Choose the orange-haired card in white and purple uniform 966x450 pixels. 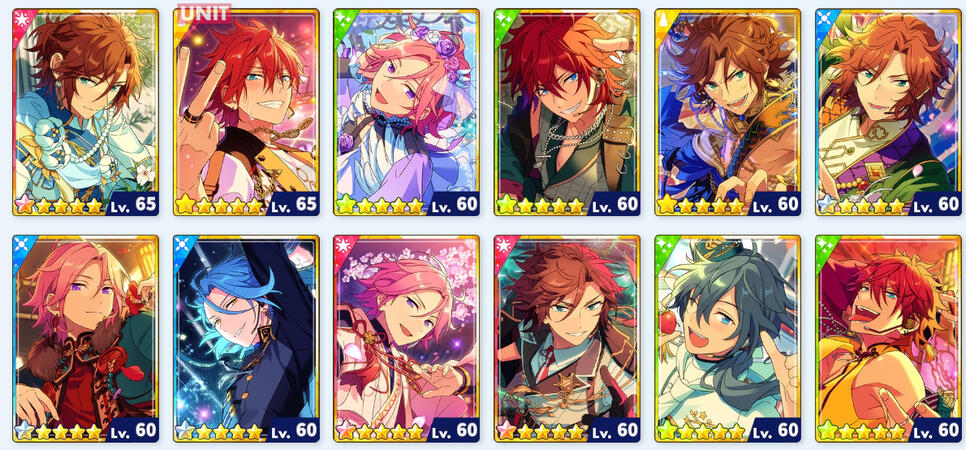pyautogui.click(x=888, y=112)
